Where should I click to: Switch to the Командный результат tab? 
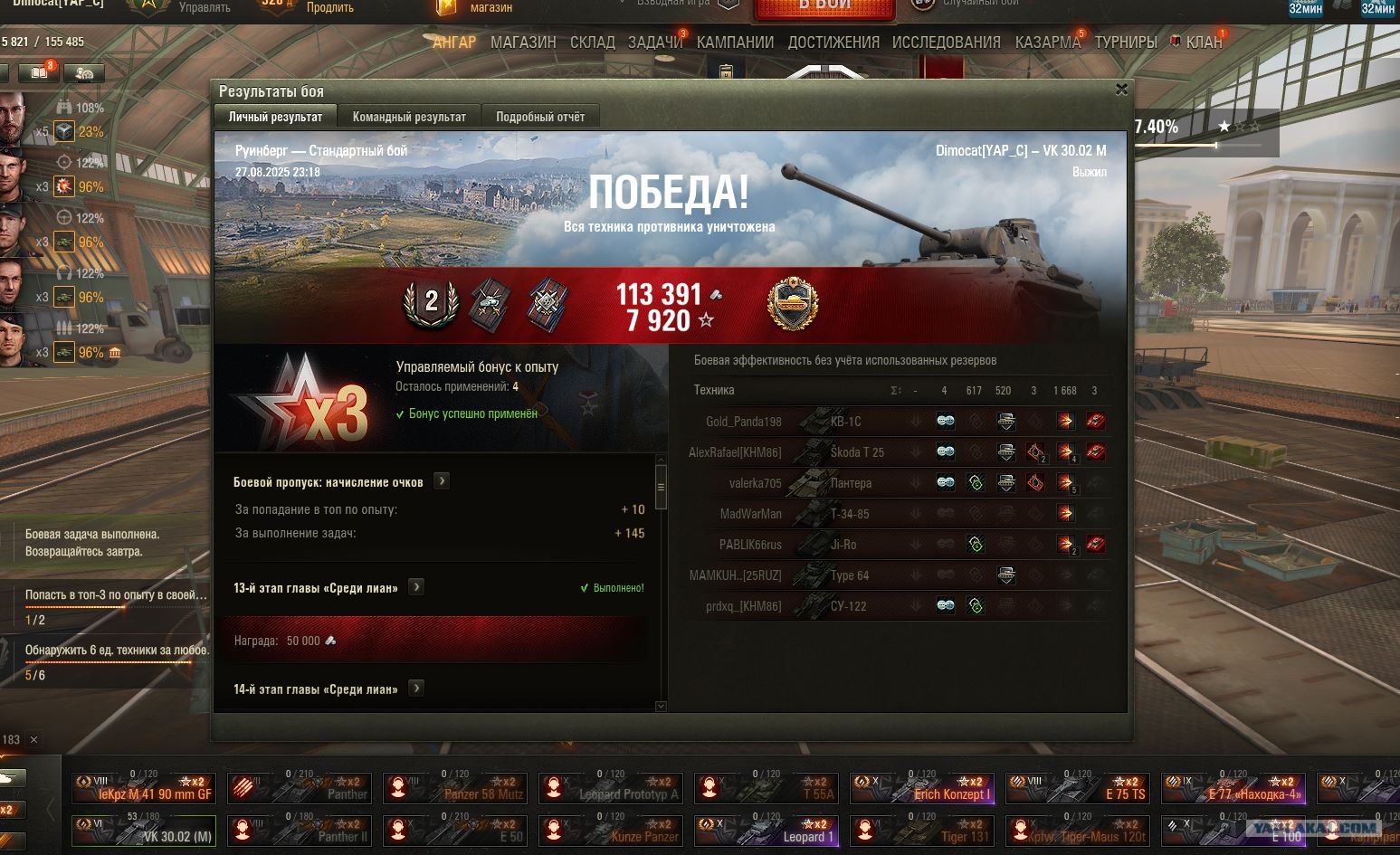point(409,117)
